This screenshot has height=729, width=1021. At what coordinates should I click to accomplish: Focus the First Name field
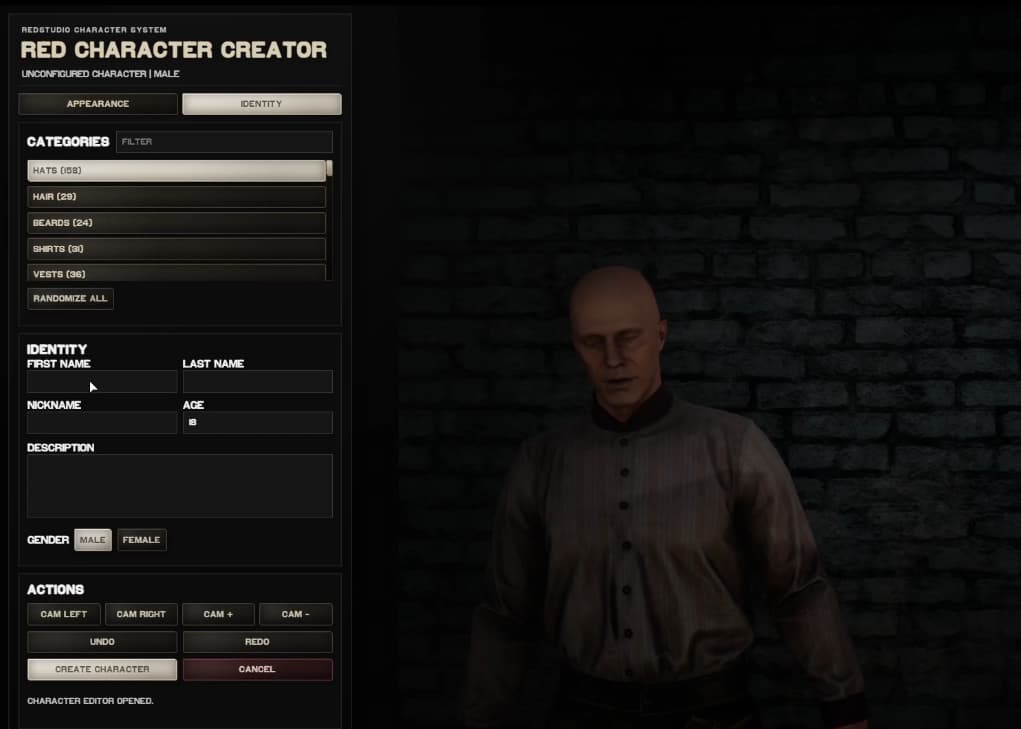[102, 382]
